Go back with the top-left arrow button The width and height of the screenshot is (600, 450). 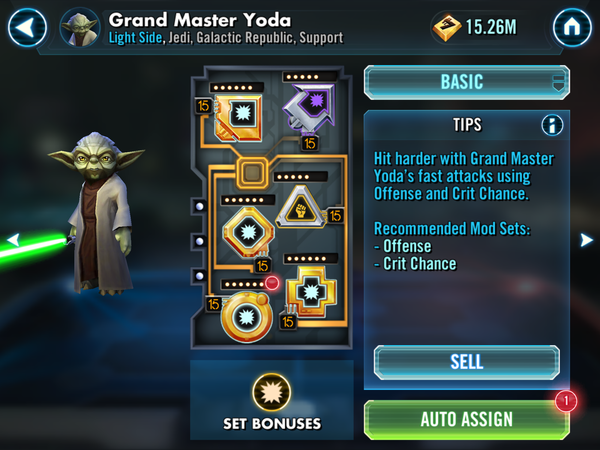pos(27,27)
